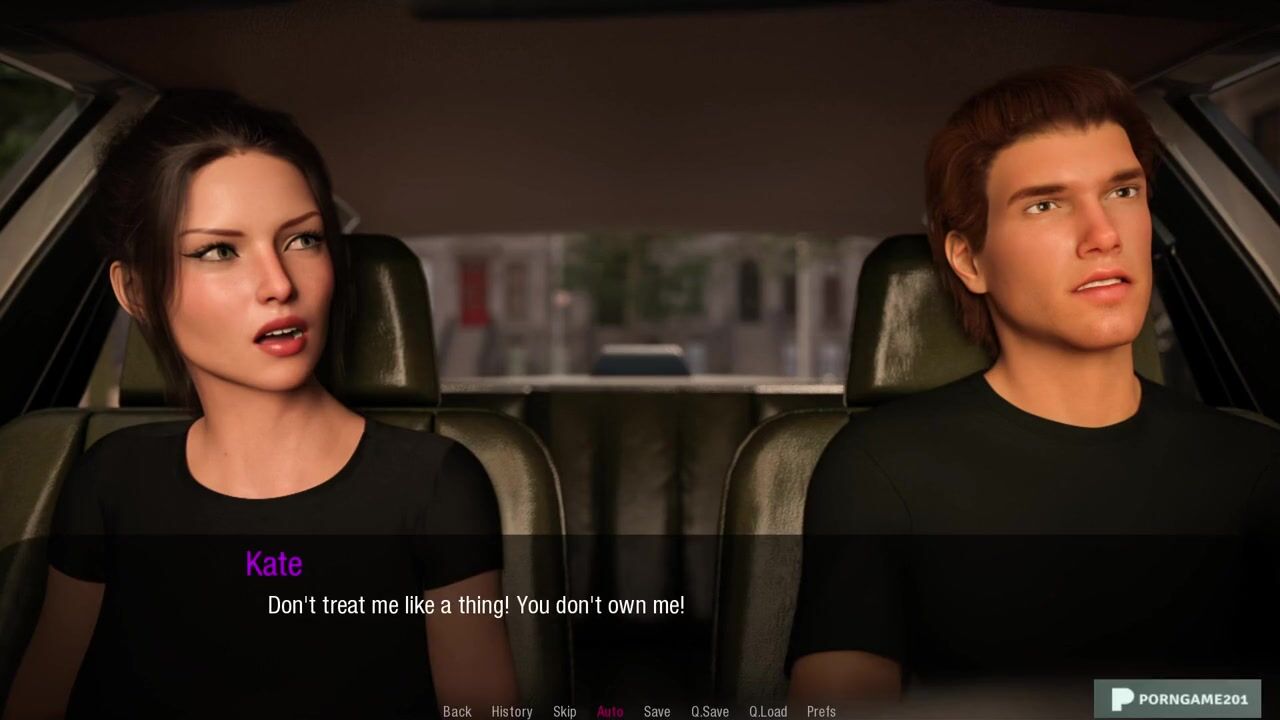Toggle Auto advance mode
Viewport: 1280px width, 720px height.
click(609, 712)
